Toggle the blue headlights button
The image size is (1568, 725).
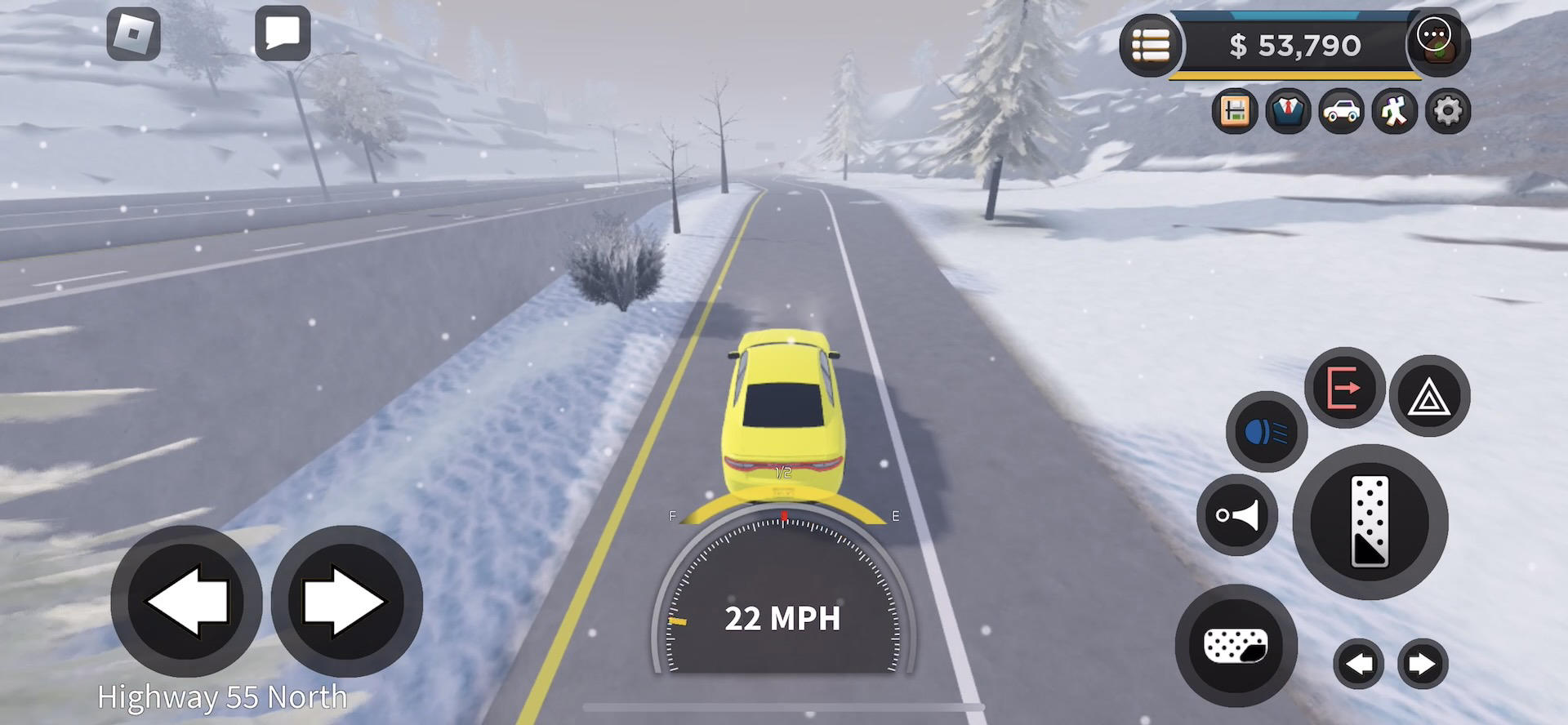pos(1267,431)
